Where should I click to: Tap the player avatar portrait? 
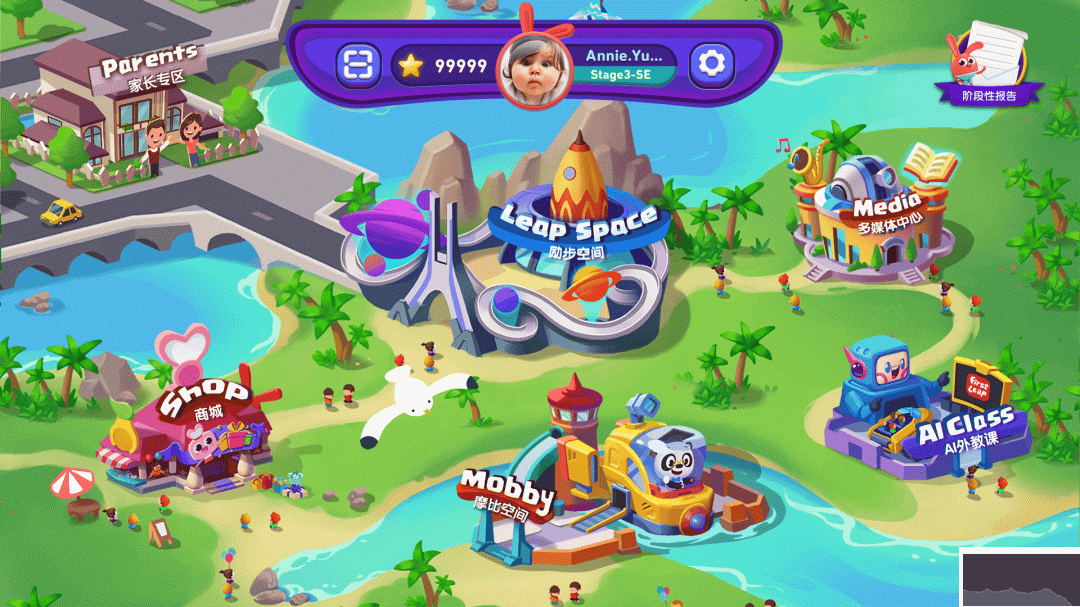pyautogui.click(x=534, y=69)
